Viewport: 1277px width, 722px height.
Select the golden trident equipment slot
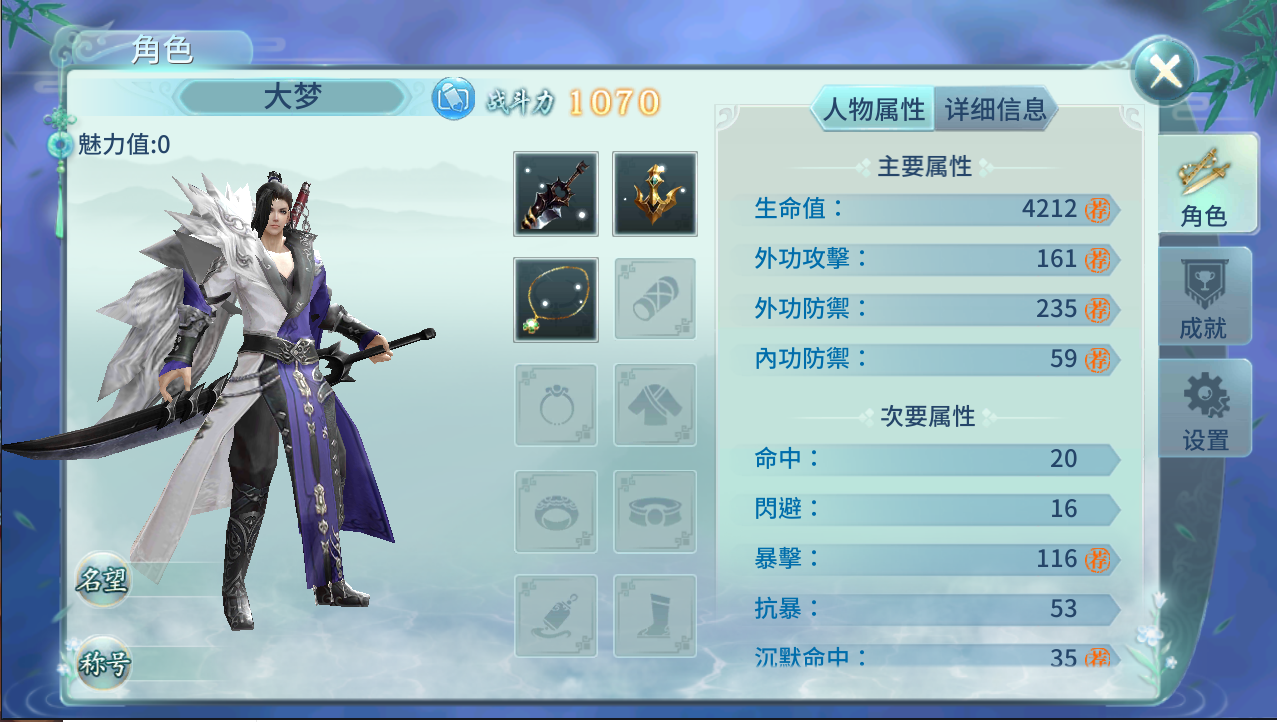tap(655, 194)
